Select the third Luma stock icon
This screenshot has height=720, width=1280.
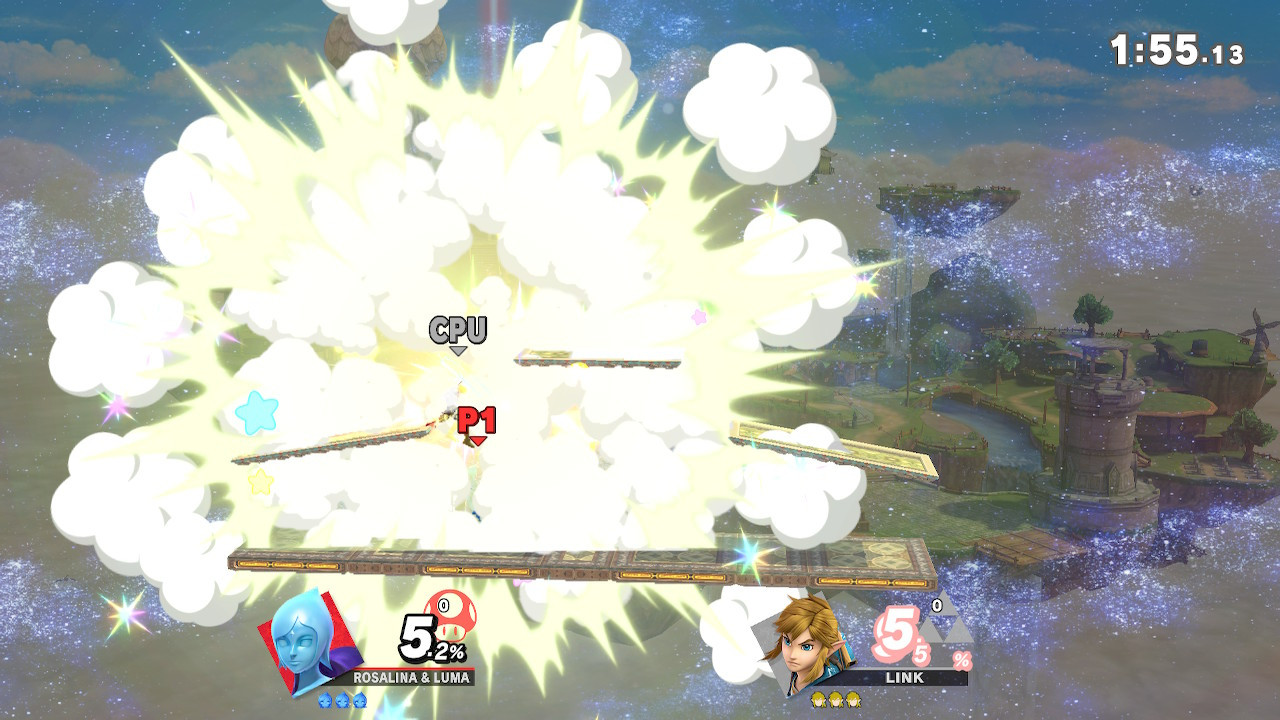[x=359, y=700]
